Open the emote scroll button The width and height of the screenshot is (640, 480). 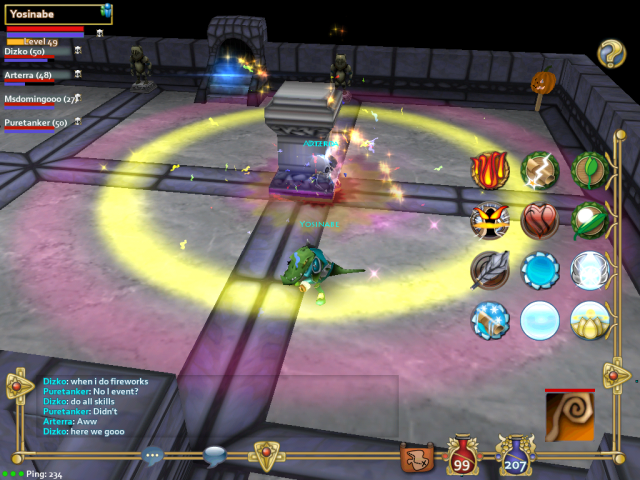point(415,459)
